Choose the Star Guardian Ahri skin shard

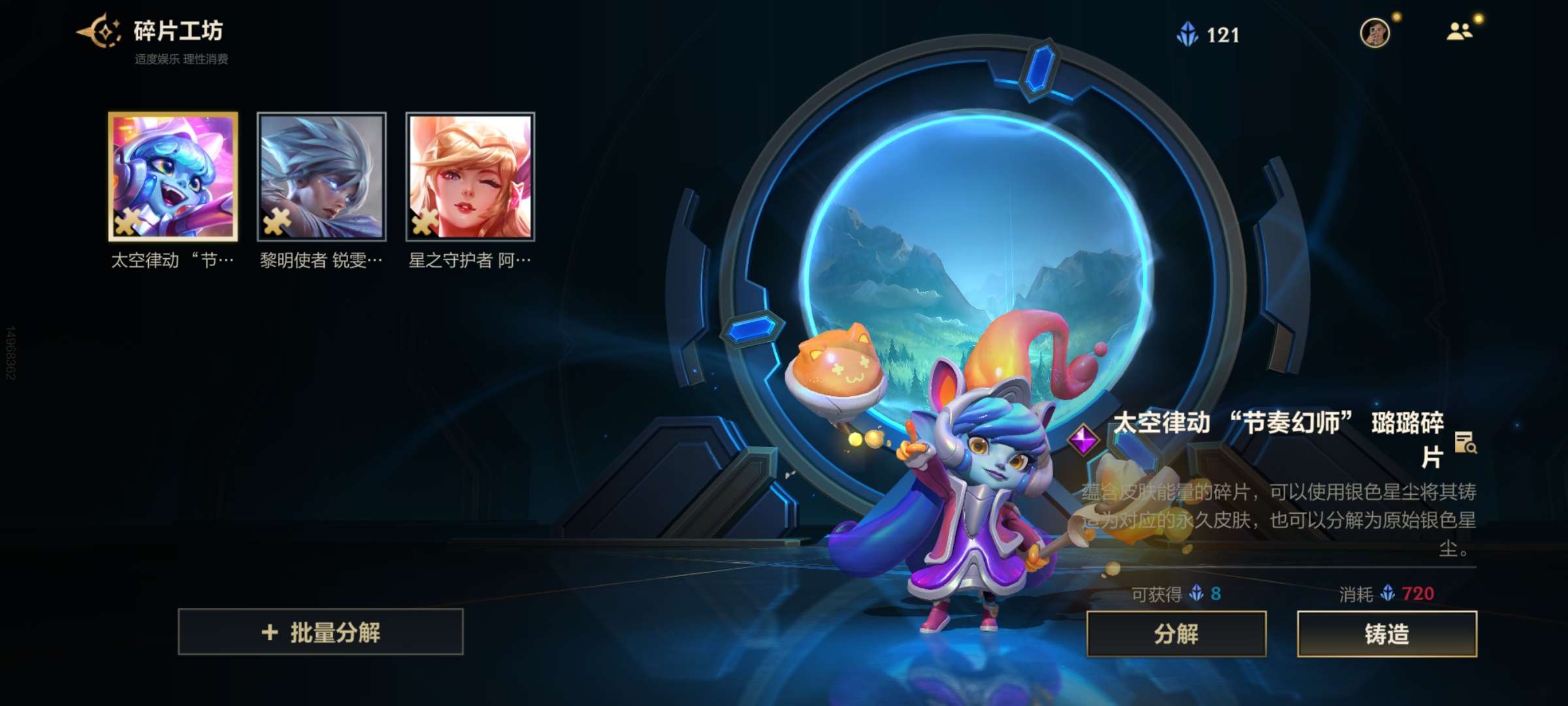(470, 176)
